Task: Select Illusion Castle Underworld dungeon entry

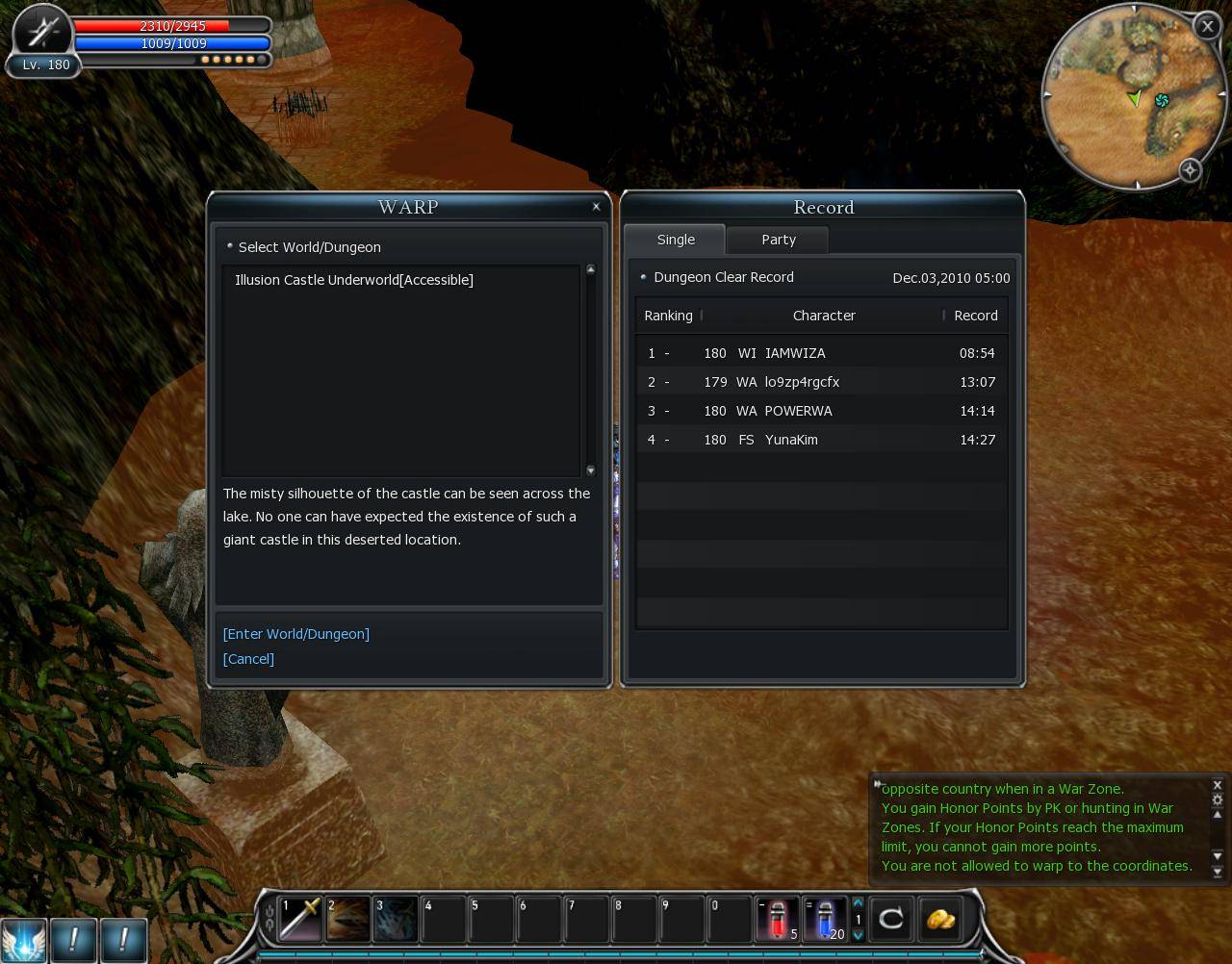Action: 353,280
